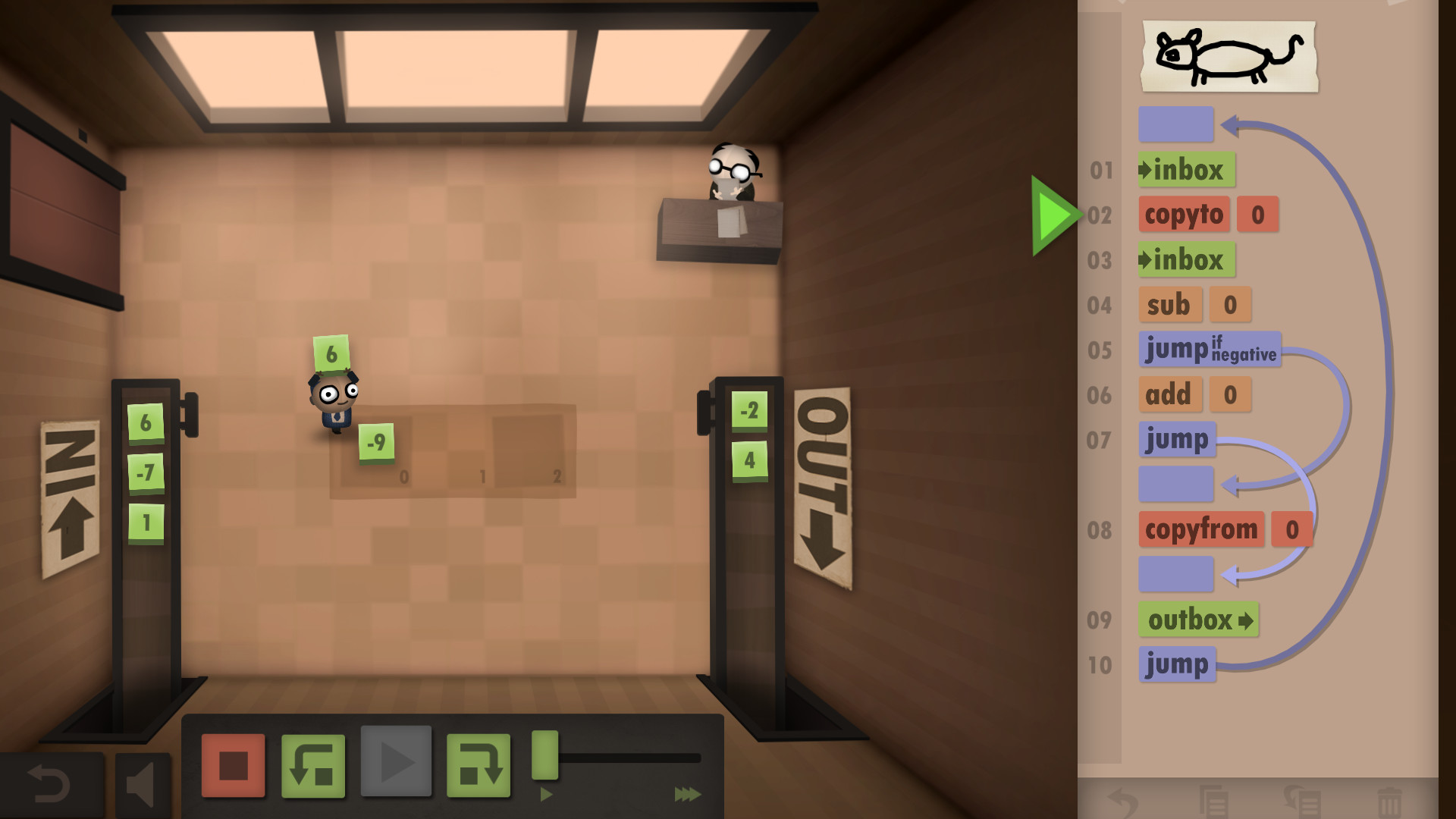The height and width of the screenshot is (819, 1456).
Task: Click the outbox command on line 09
Action: [1197, 620]
